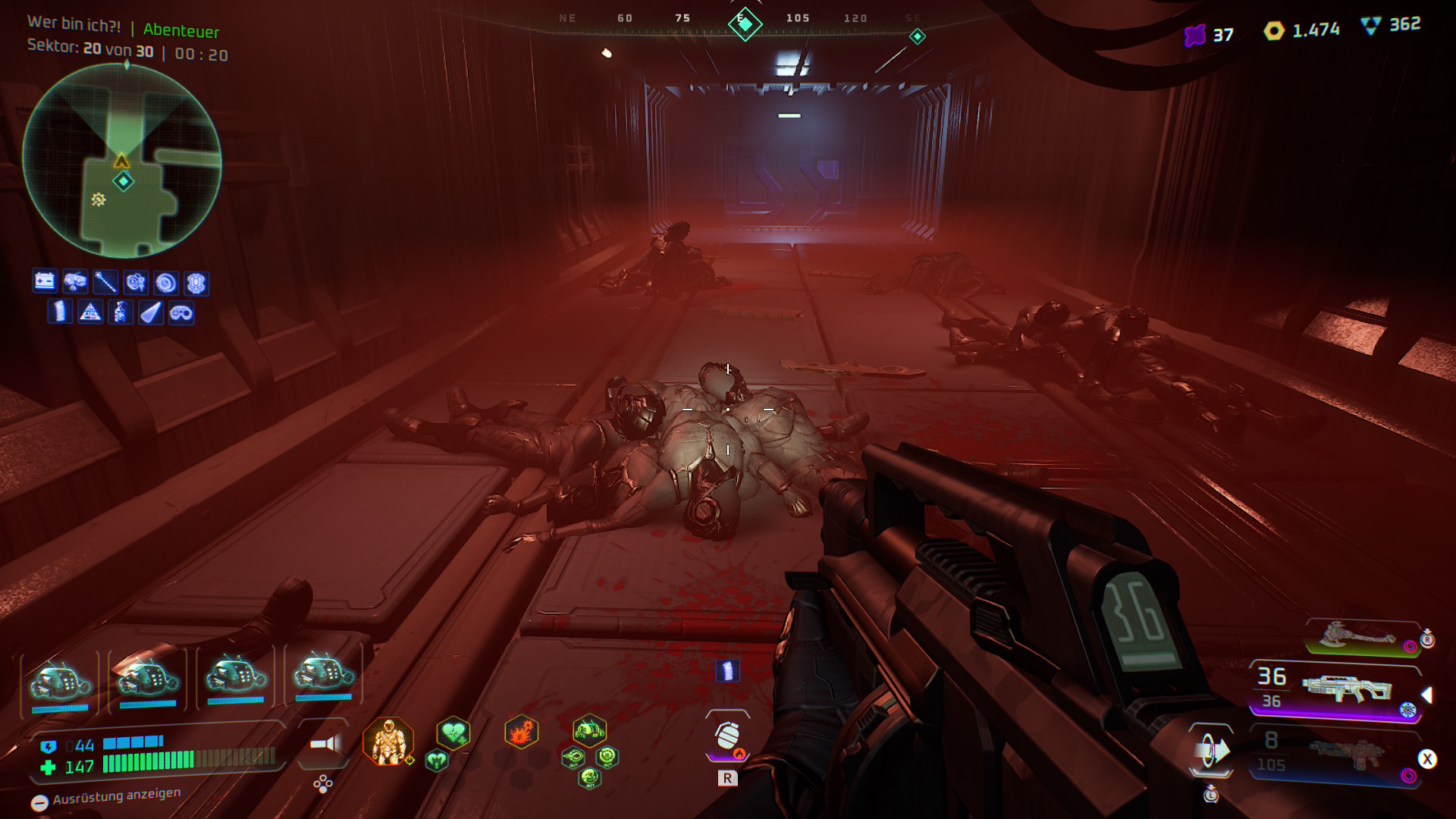Select the axe melee weapon slot
Screen dimensions: 1456x819
(1359, 635)
